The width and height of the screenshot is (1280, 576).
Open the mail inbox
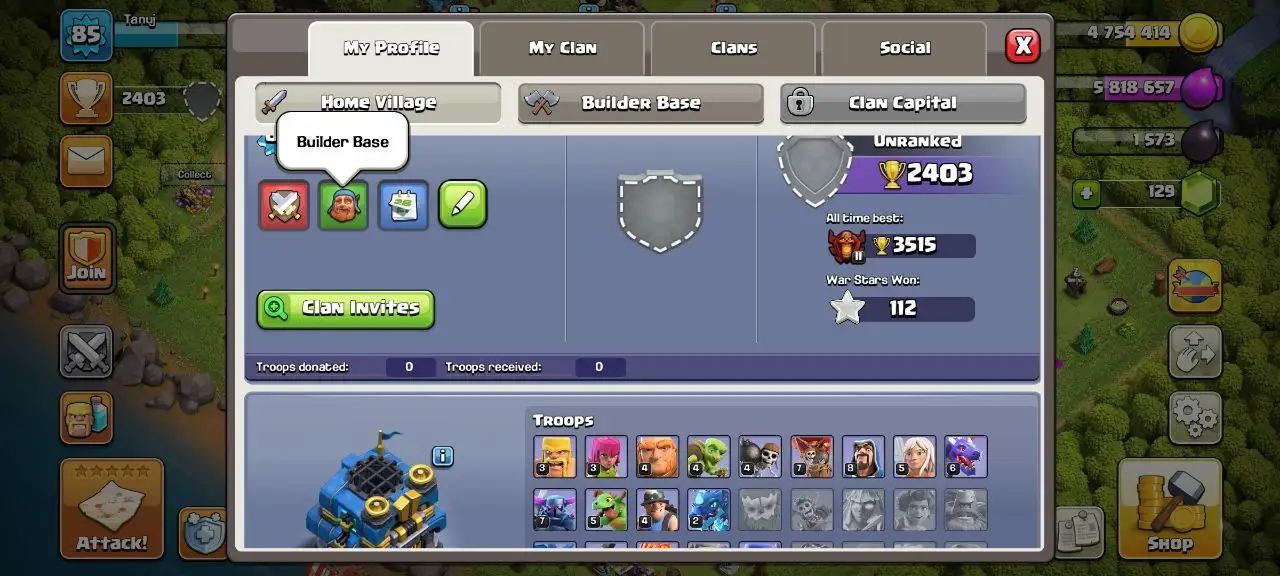click(86, 161)
